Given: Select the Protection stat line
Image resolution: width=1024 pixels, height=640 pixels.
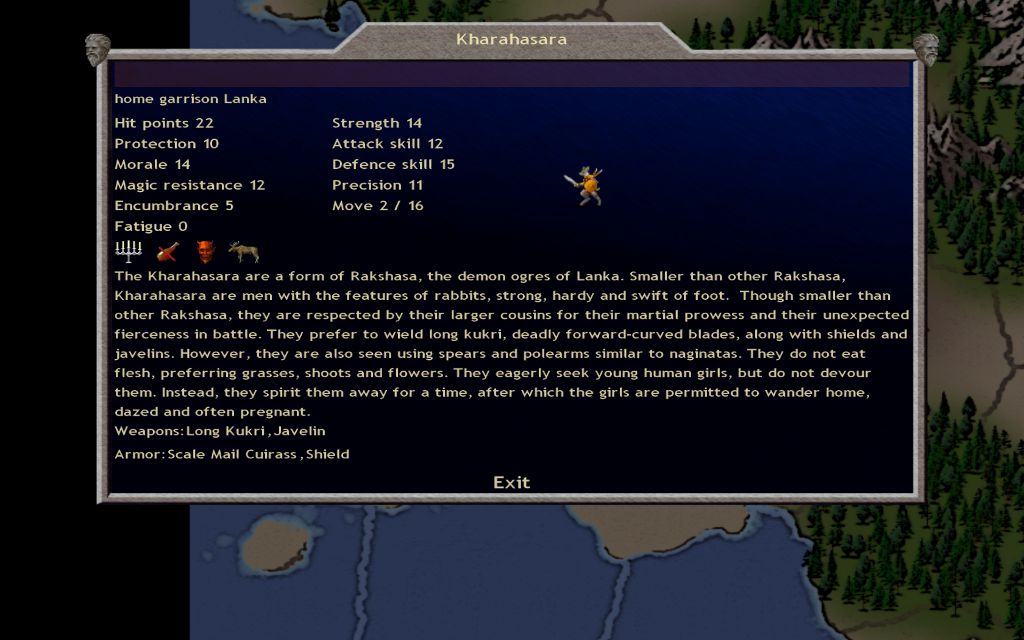Looking at the screenshot, I should tap(166, 144).
